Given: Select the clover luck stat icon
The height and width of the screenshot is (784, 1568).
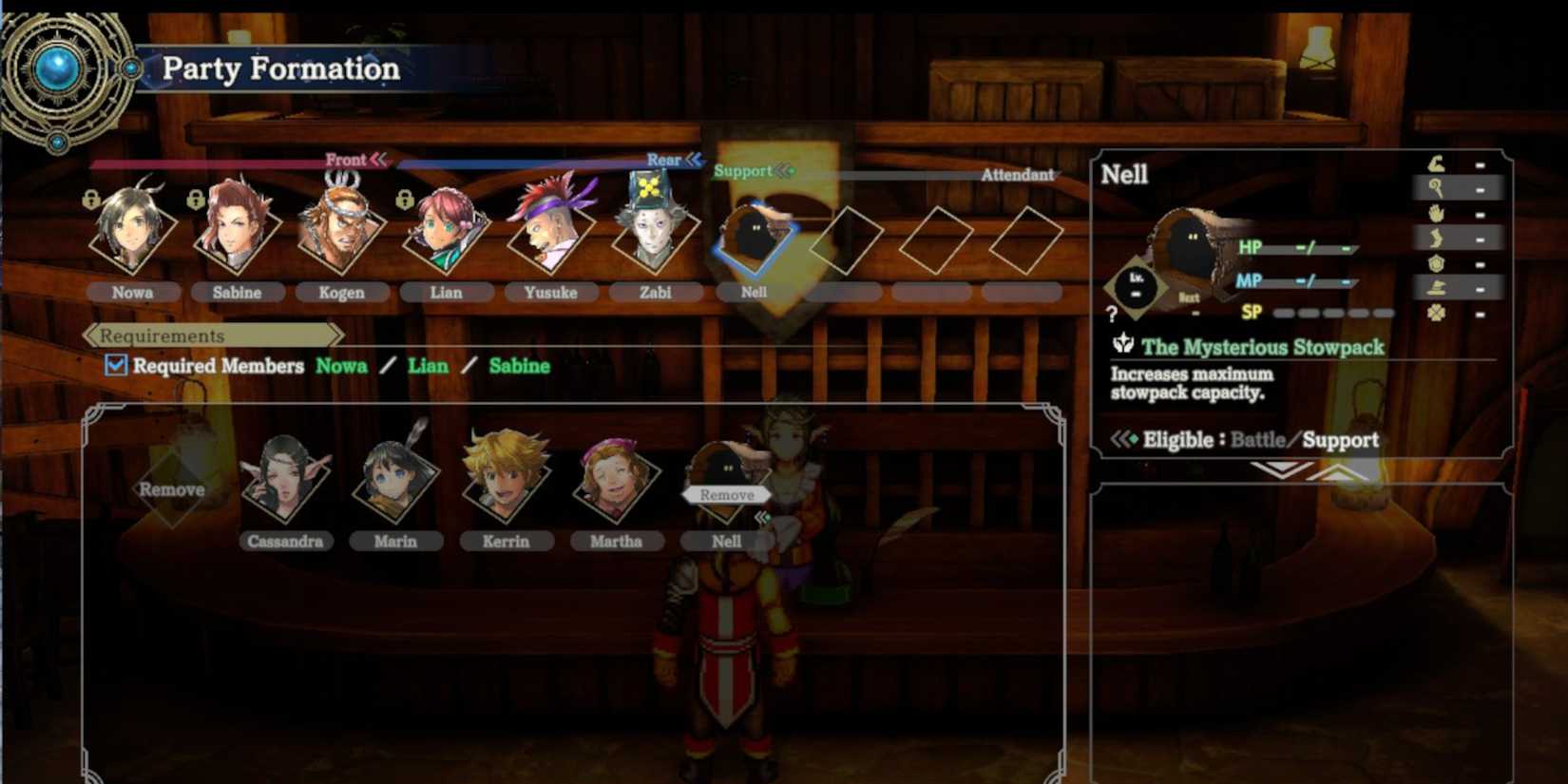Looking at the screenshot, I should (1436, 313).
